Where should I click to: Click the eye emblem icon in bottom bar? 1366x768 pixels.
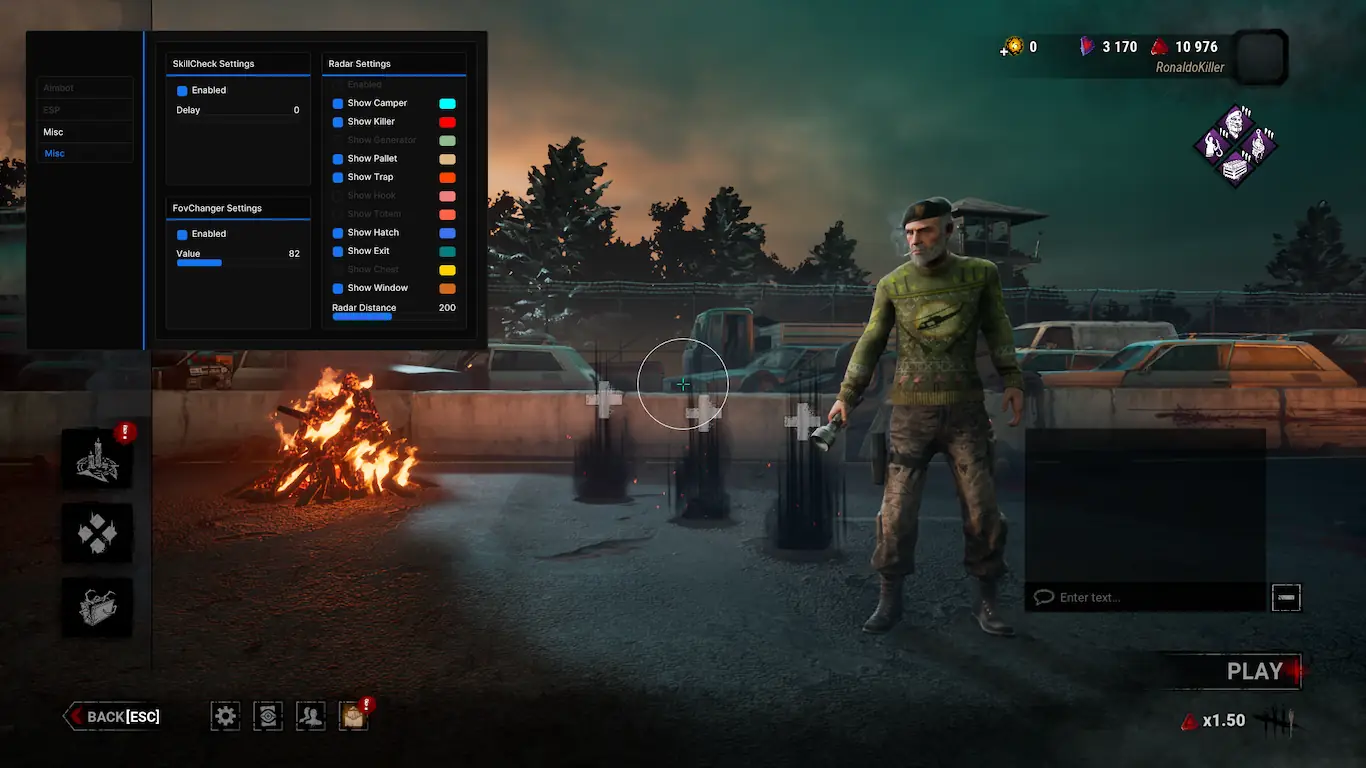[x=268, y=715]
